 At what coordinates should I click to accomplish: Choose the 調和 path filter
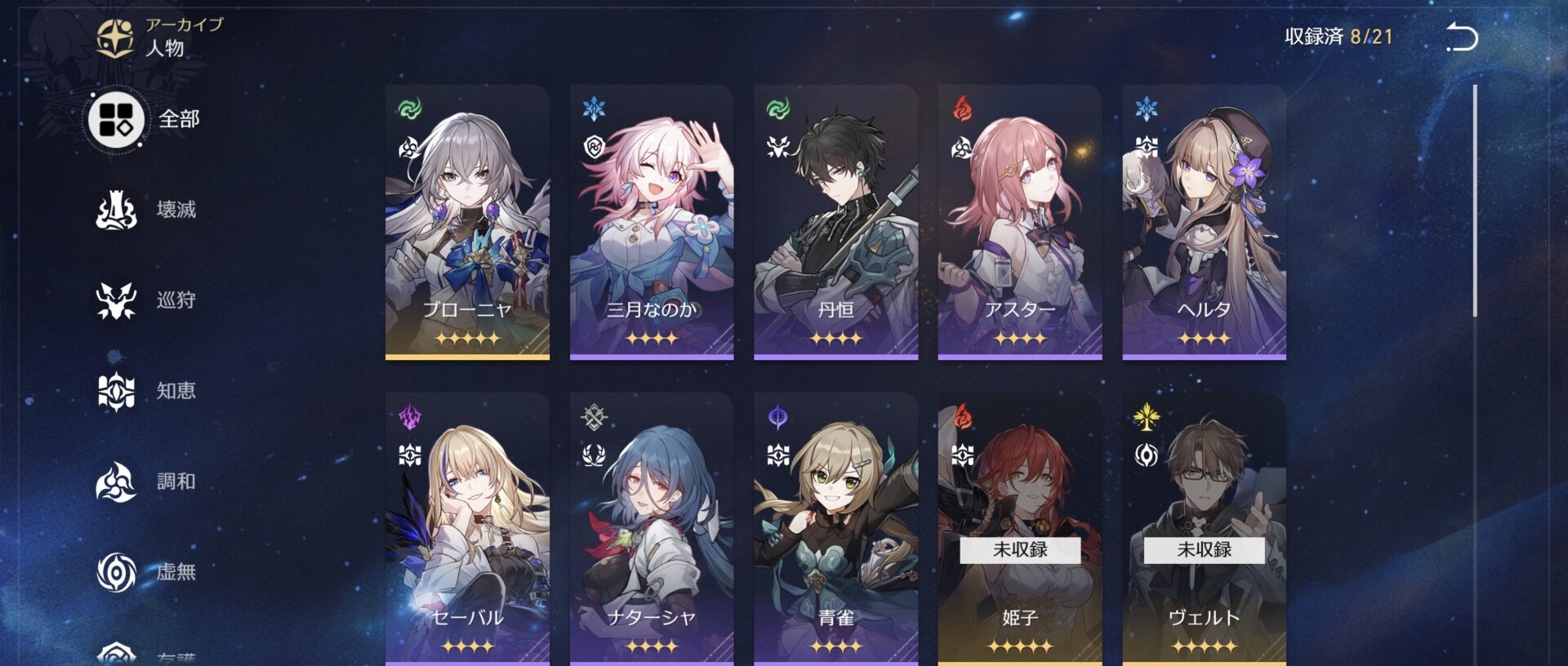(147, 482)
